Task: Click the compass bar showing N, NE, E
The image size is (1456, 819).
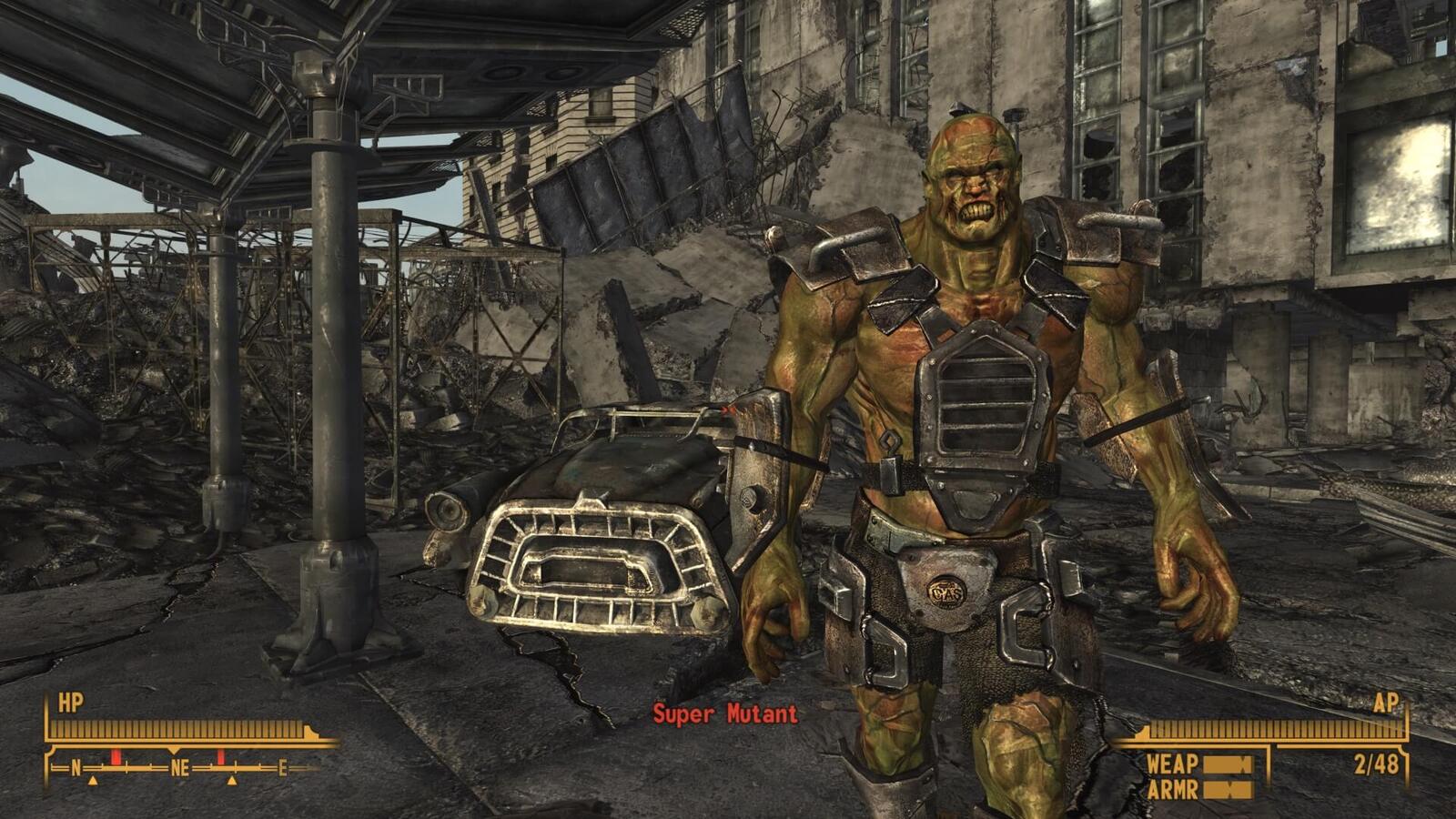Action: [x=180, y=768]
